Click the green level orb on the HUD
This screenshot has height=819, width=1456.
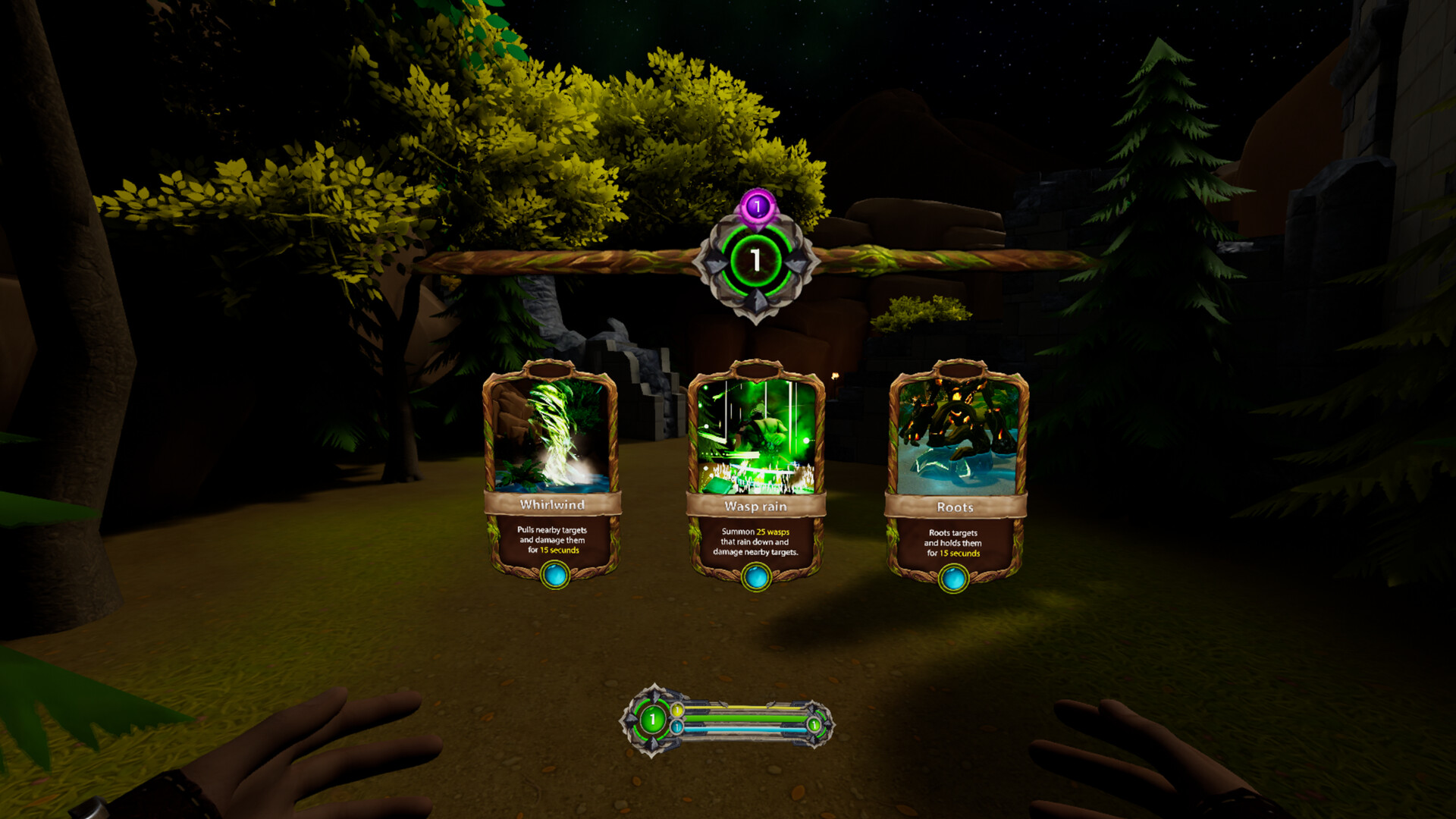pos(652,718)
